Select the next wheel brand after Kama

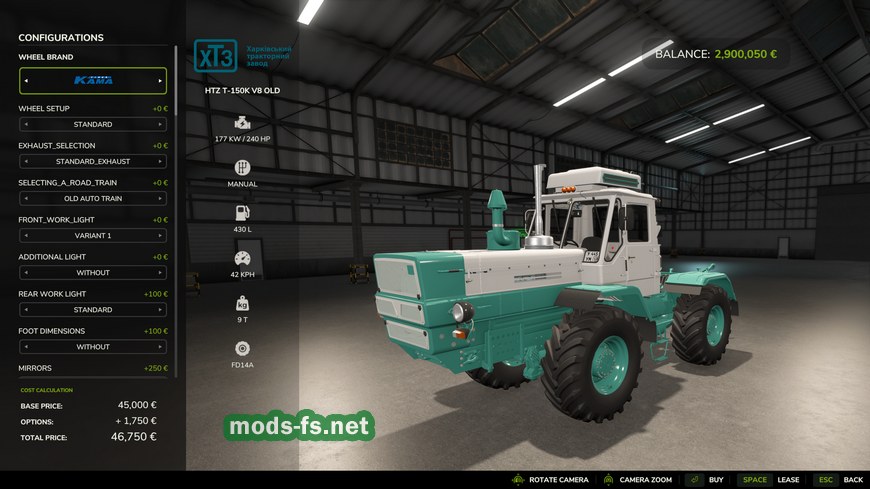(160, 80)
